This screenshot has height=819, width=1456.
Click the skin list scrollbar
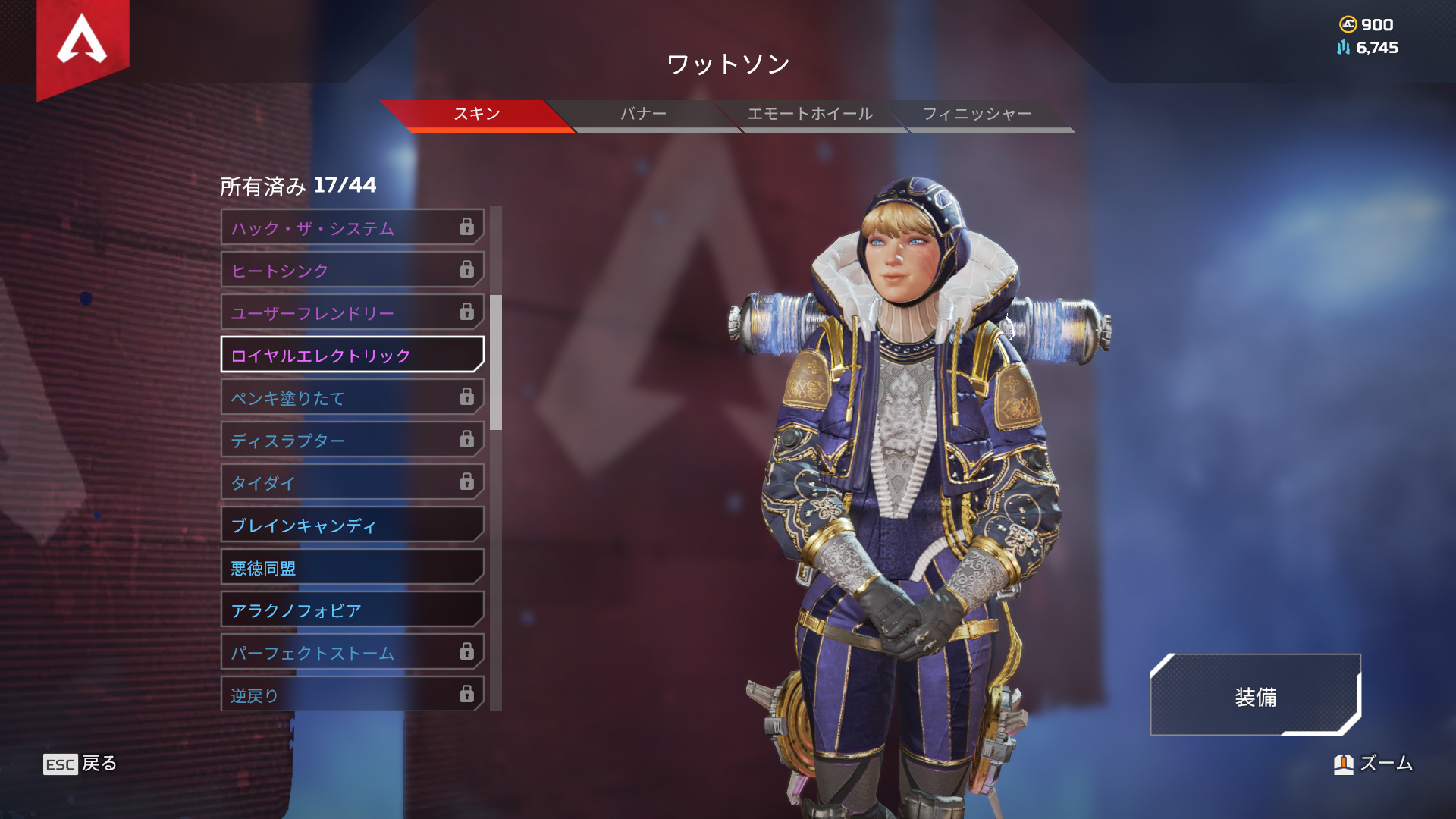(x=496, y=362)
